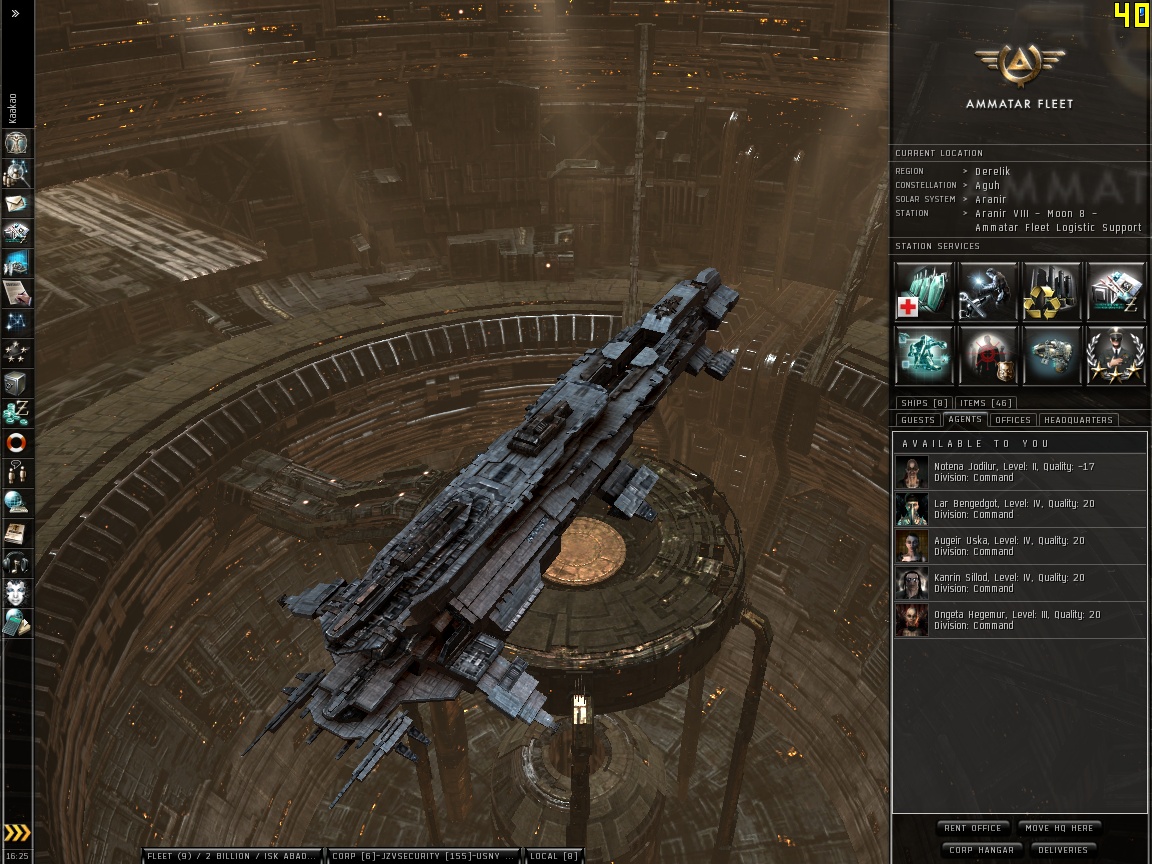Click the Rent Office button
The image size is (1152, 864).
tap(973, 828)
